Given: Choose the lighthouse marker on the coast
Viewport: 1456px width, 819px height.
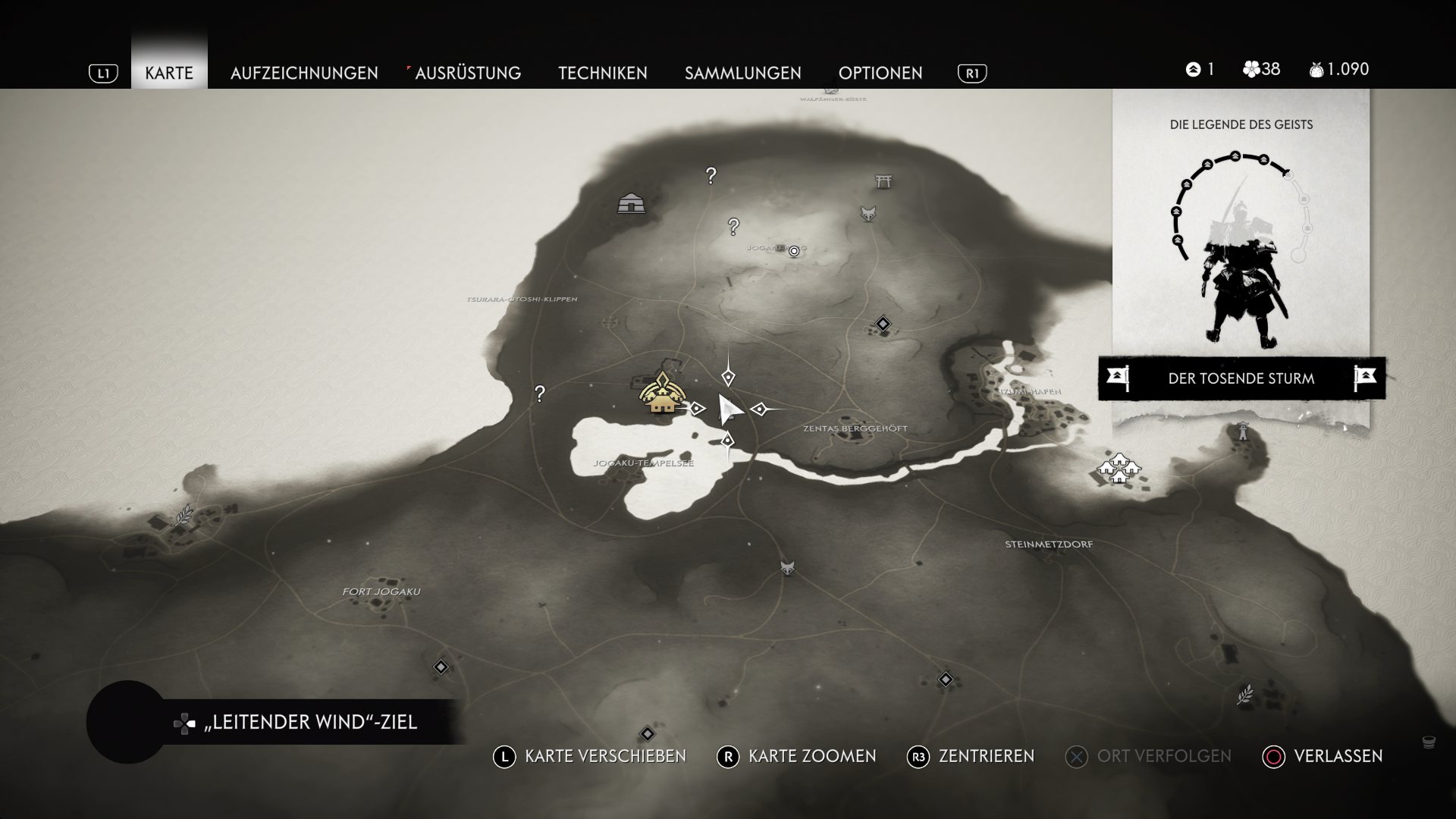Looking at the screenshot, I should point(1242,431).
